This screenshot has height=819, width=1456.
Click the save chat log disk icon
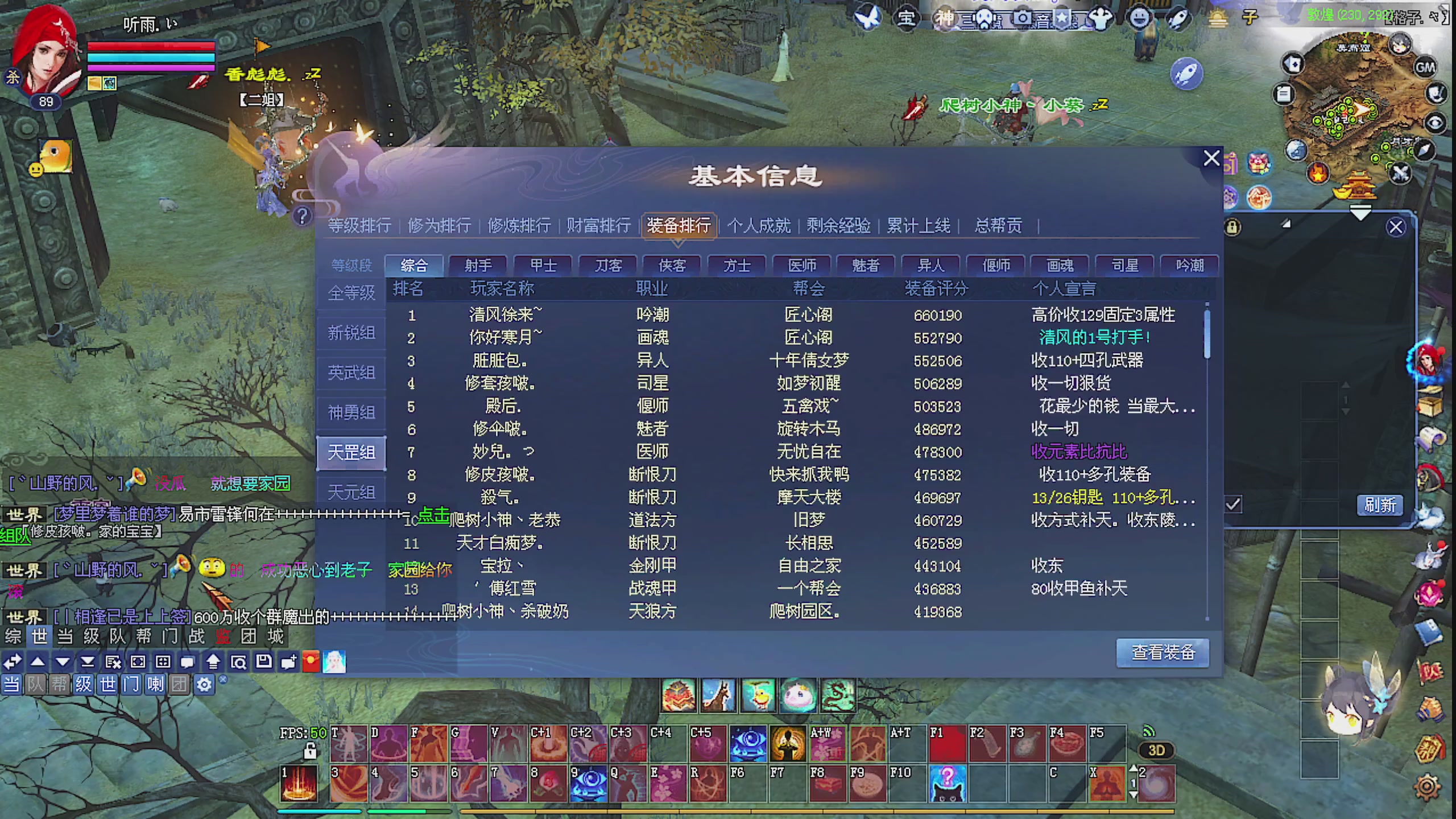tap(263, 663)
